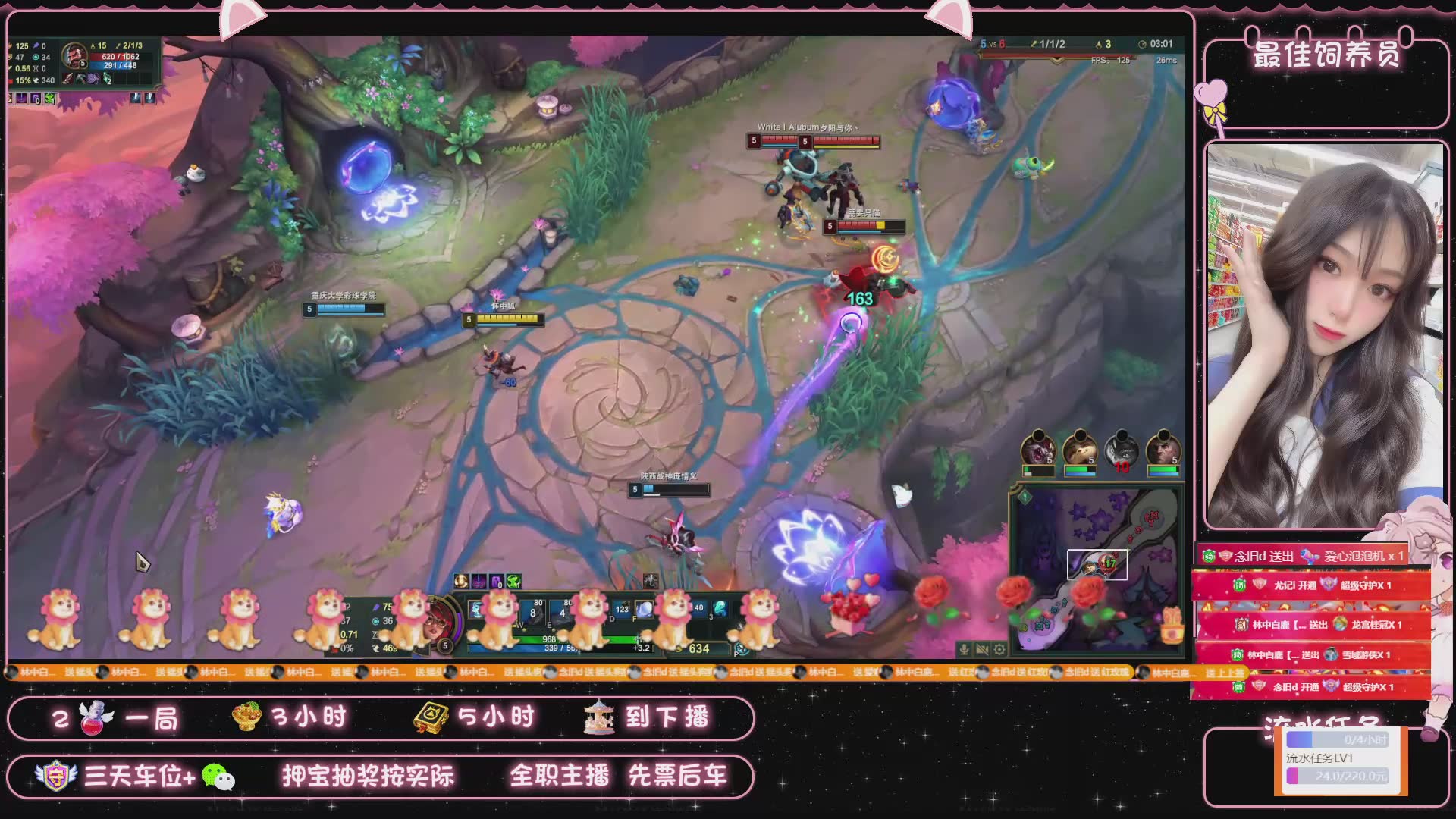
Task: Toggle the microphone button
Action: pyautogui.click(x=964, y=649)
